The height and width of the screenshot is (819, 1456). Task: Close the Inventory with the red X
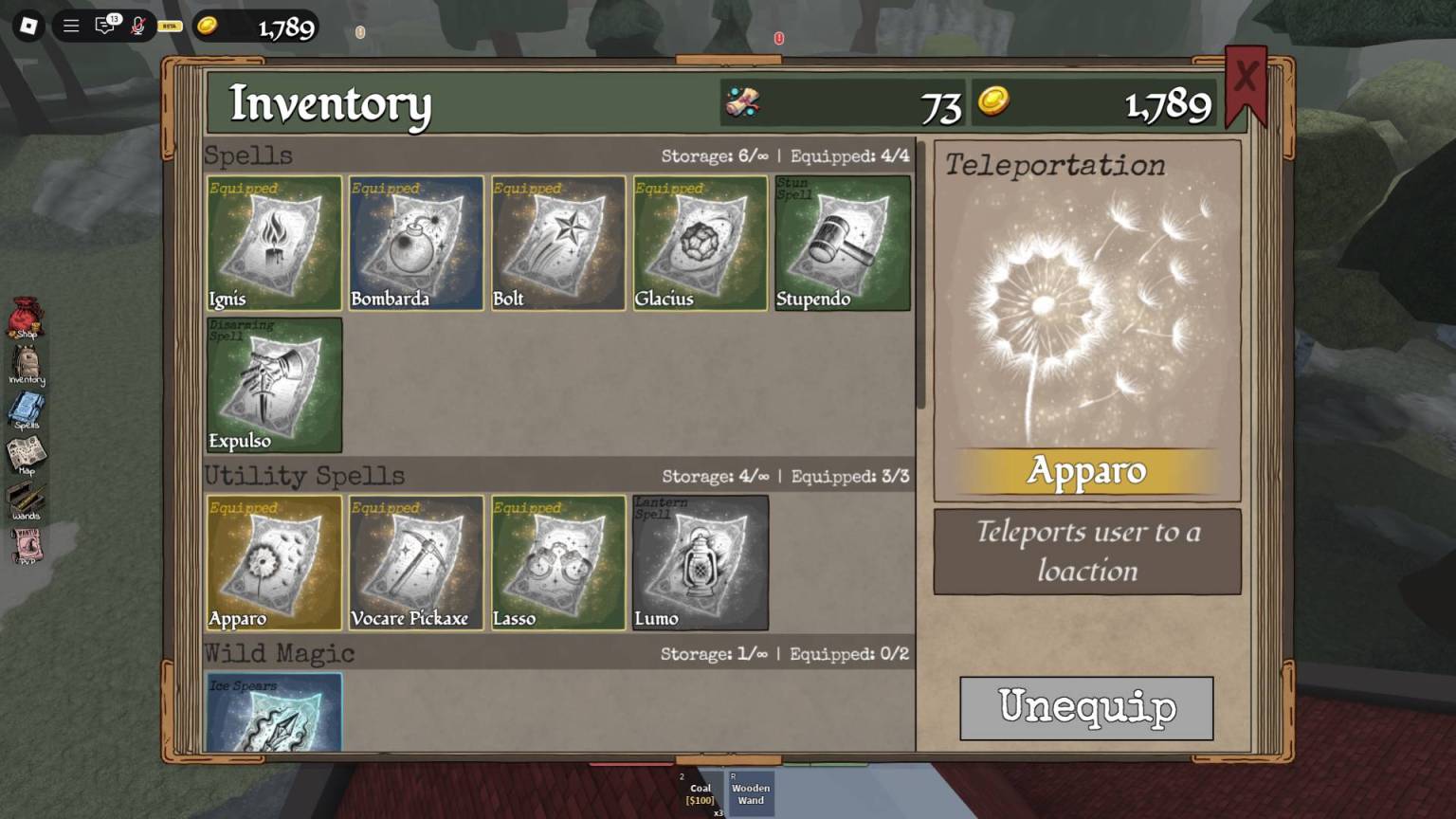(1246, 79)
